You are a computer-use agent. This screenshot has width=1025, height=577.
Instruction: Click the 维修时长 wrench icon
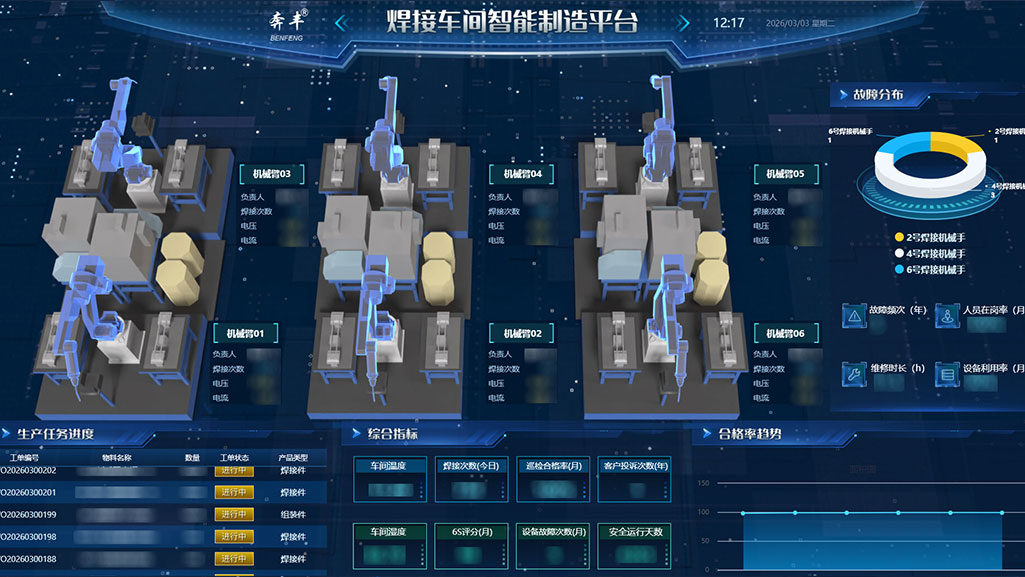pyautogui.click(x=854, y=373)
